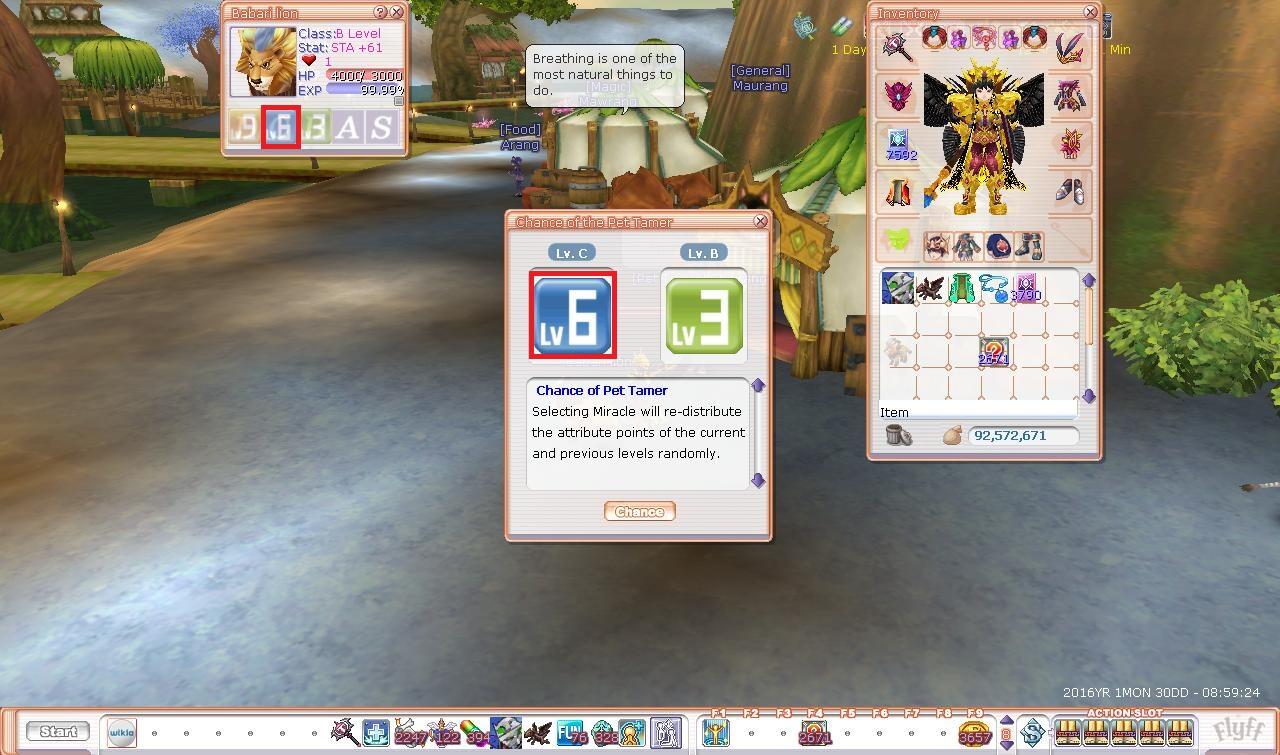
Task: Close the Babari lion pet window
Action: (396, 12)
